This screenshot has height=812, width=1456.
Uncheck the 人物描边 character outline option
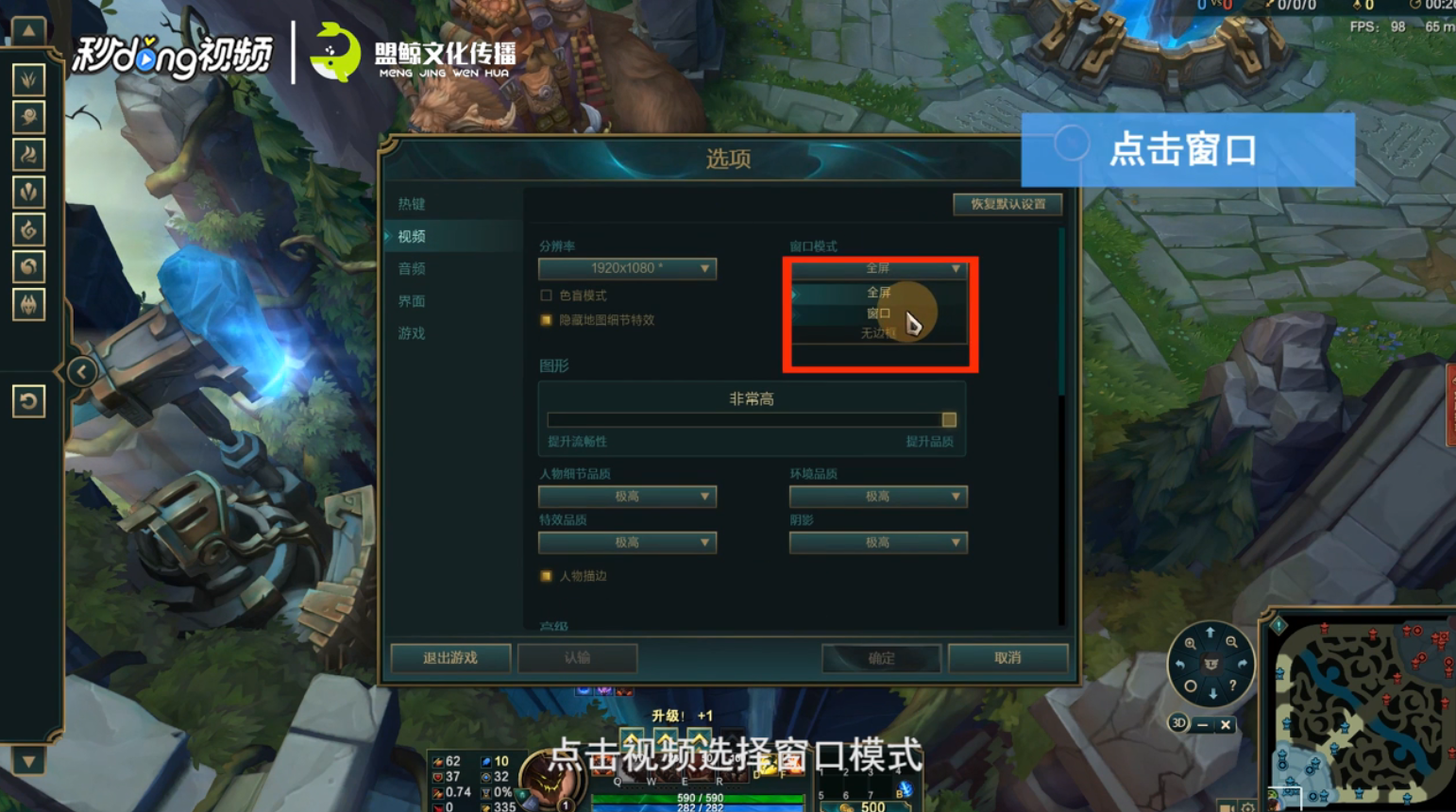(545, 575)
